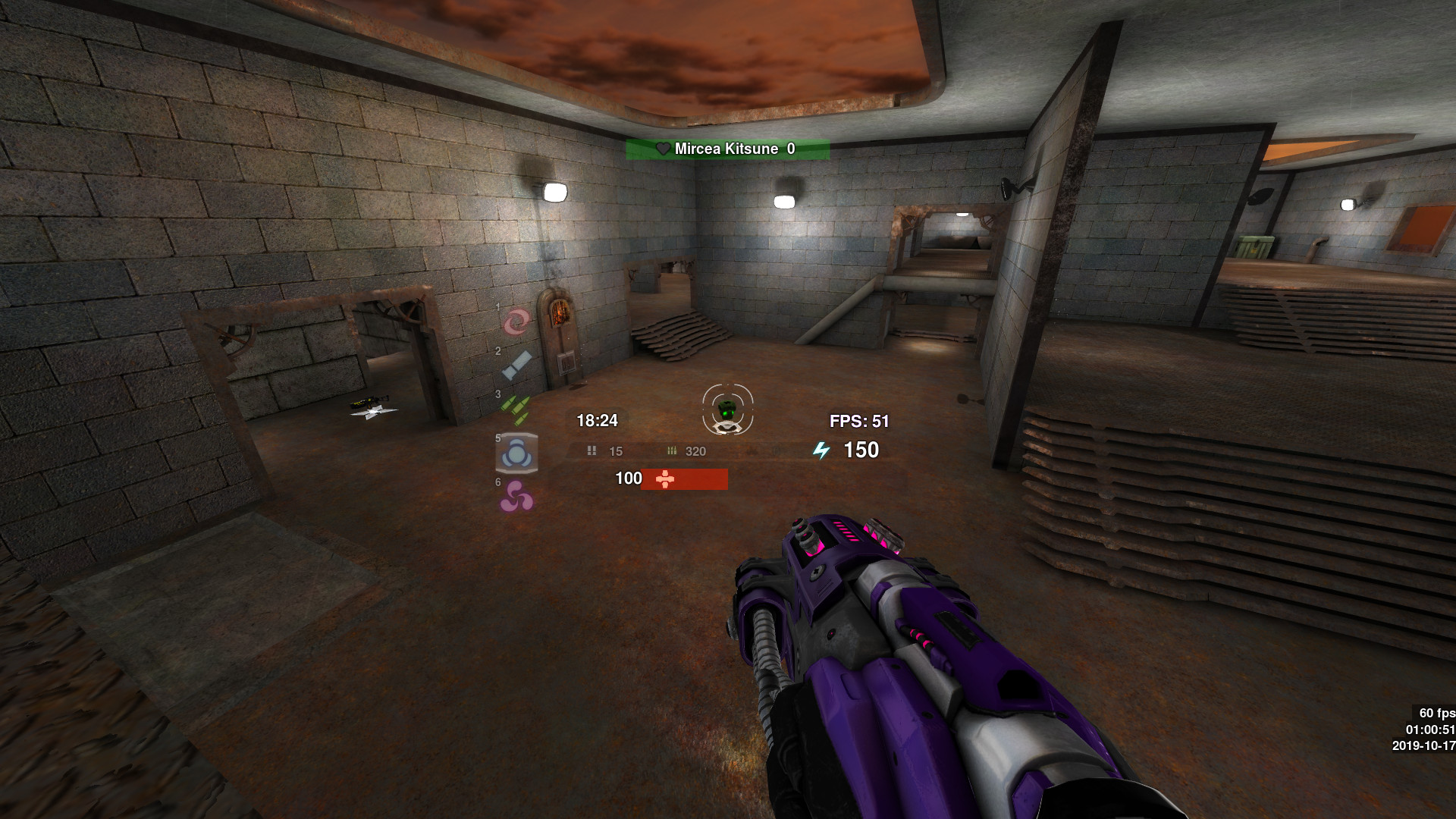Switch to the Shotgun shell weapon icon
This screenshot has width=1456, height=819.
click(x=516, y=366)
